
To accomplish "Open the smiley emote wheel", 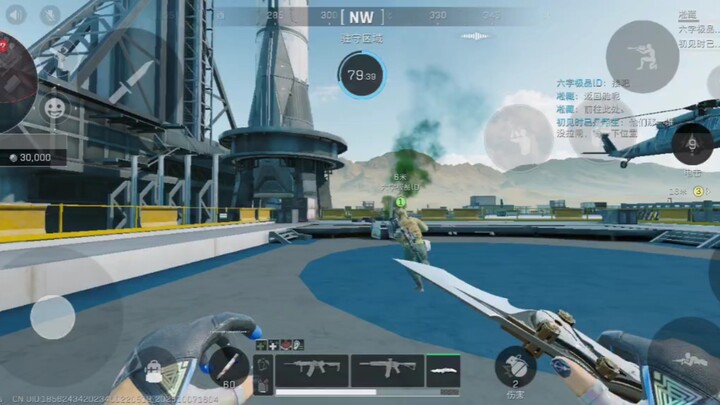I will tap(55, 106).
